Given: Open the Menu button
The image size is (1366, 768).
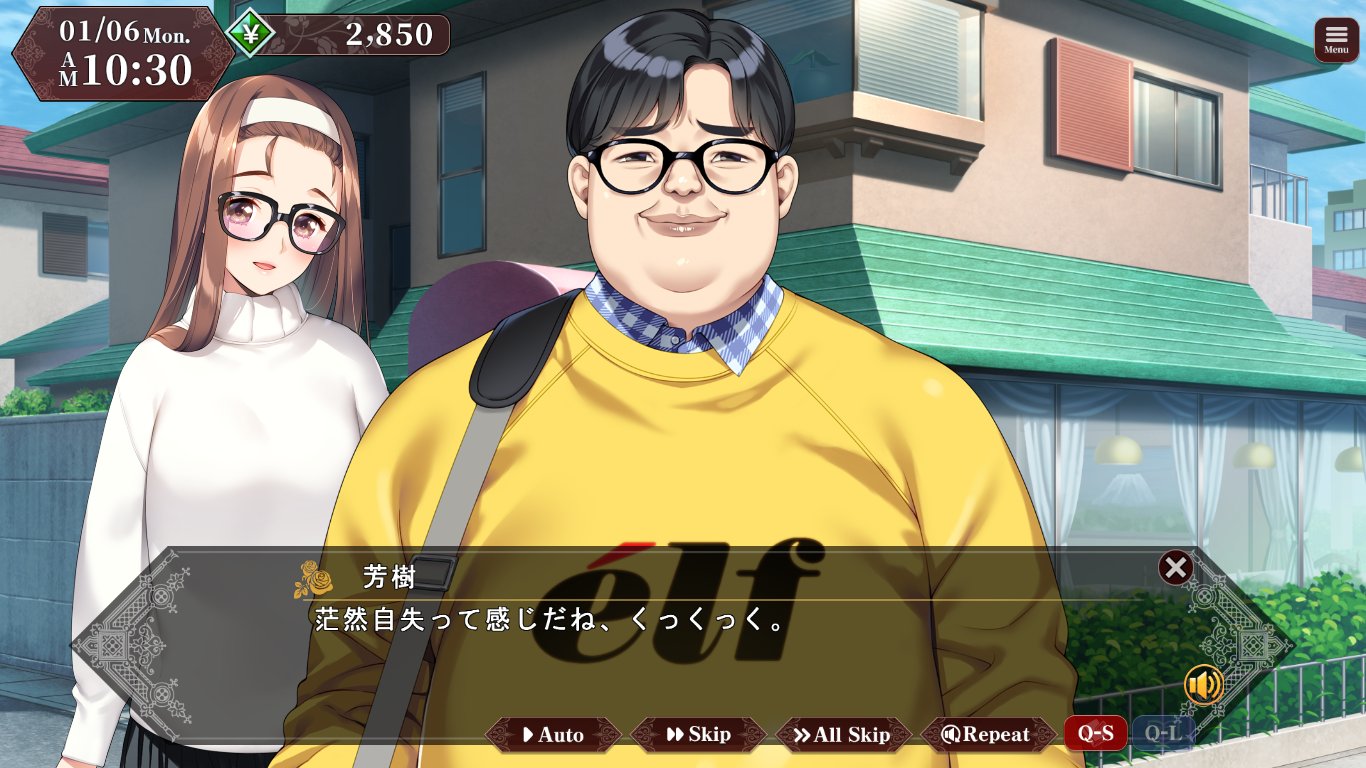Looking at the screenshot, I should (x=1336, y=40).
